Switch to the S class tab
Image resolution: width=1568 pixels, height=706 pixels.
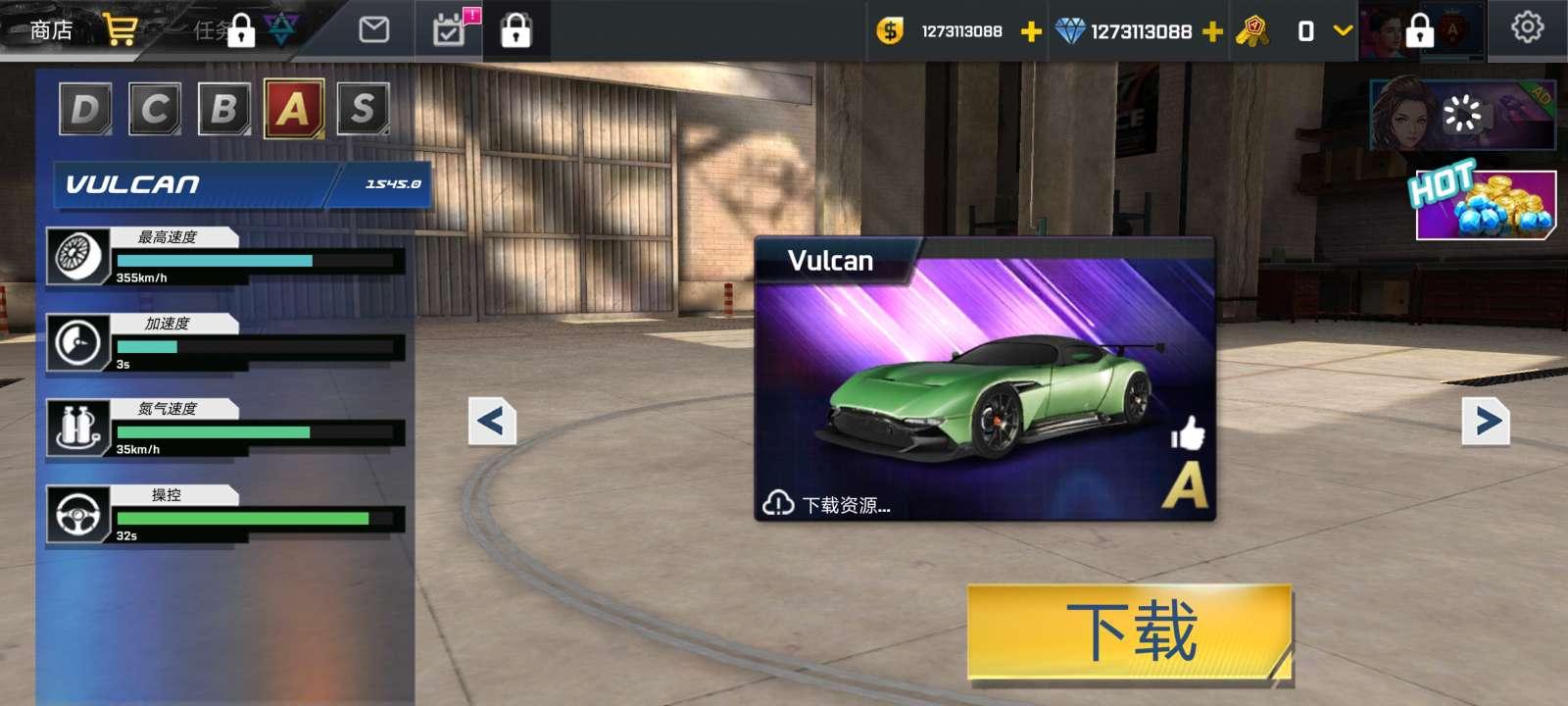coord(364,109)
